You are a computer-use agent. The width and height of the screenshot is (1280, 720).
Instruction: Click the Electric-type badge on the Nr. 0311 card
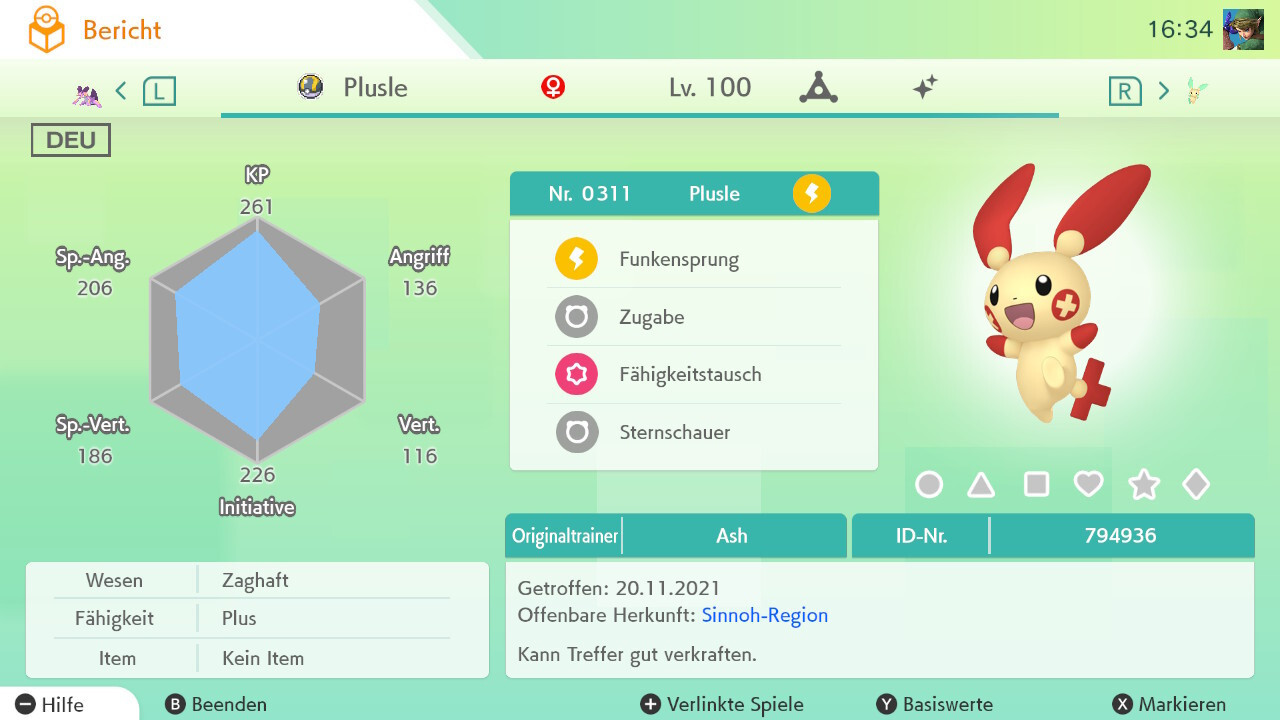tap(812, 194)
